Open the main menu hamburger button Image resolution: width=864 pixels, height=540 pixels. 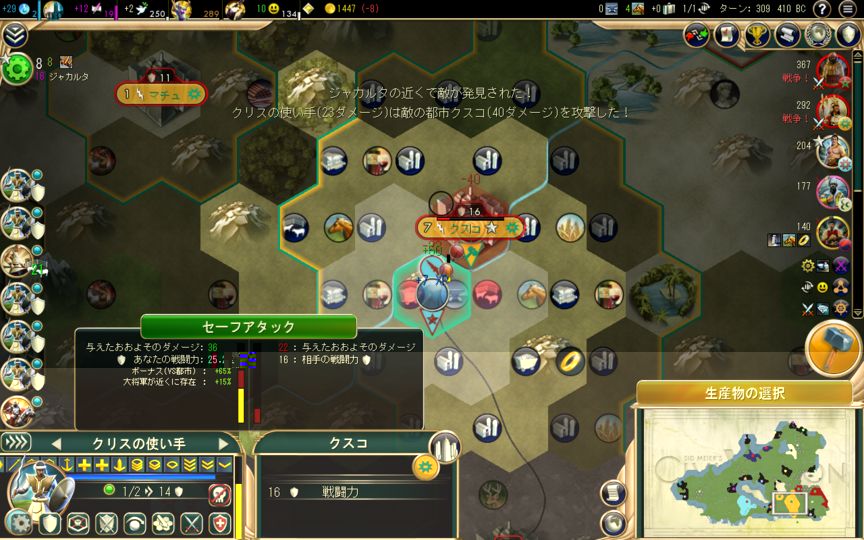(849, 9)
